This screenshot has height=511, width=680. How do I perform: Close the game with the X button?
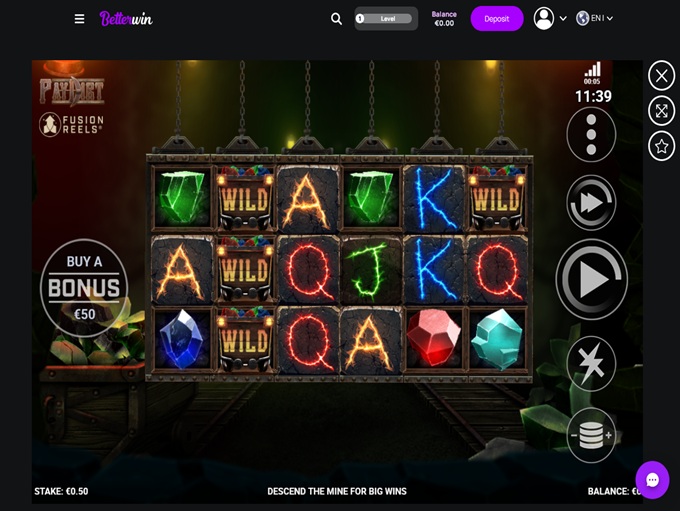tap(661, 75)
